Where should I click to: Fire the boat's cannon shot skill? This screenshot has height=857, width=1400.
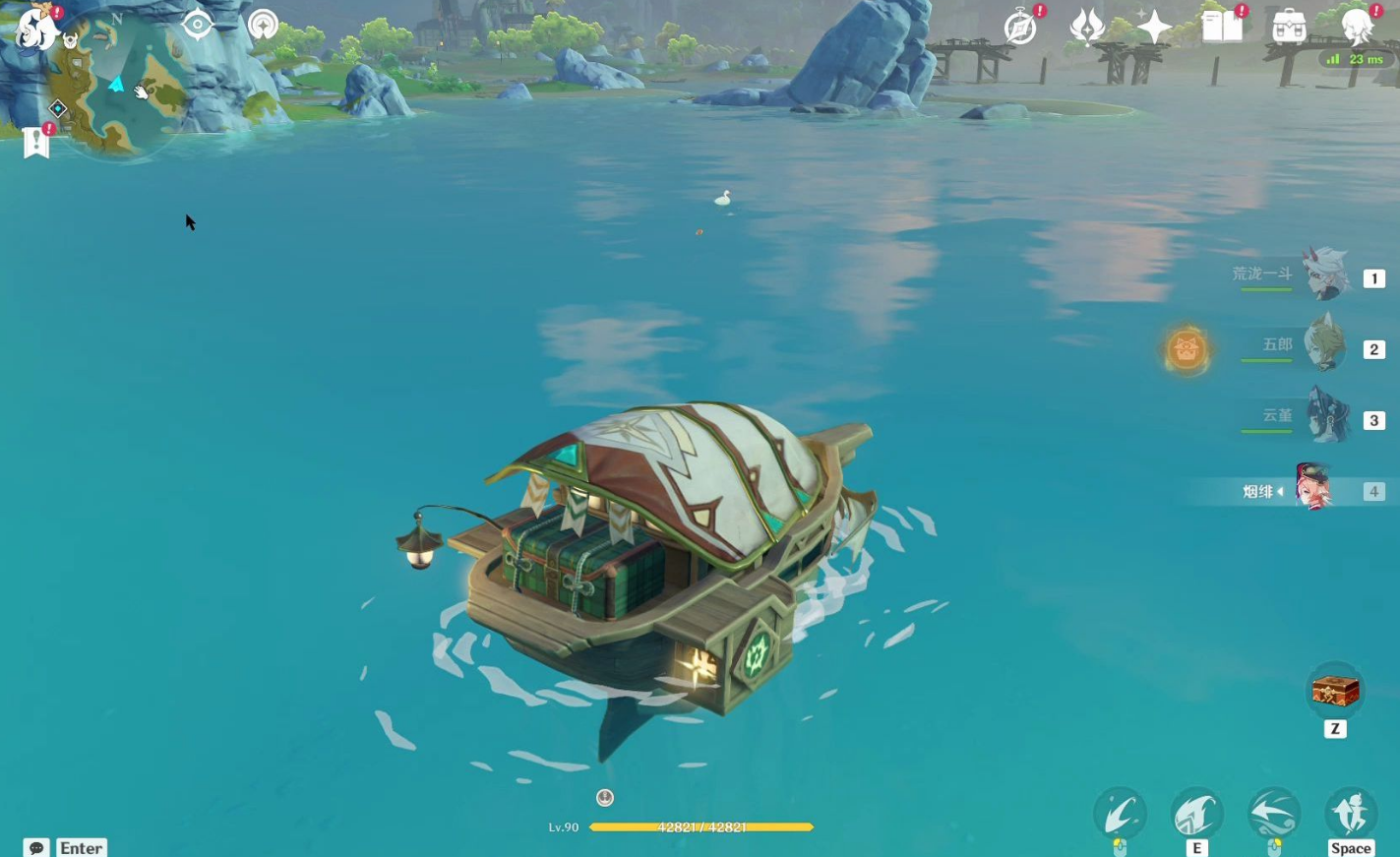click(1120, 815)
